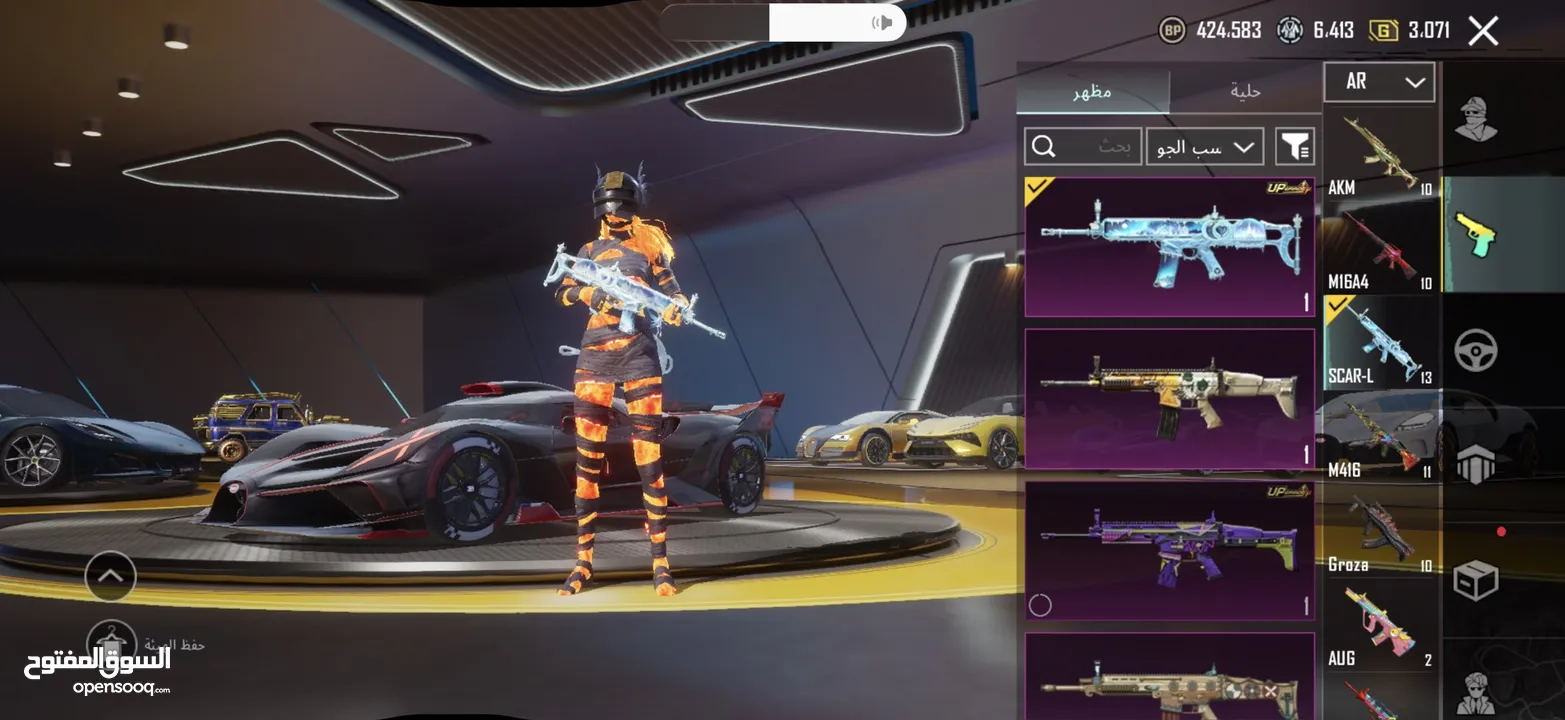The width and height of the screenshot is (1565, 720).
Task: Click the round up-arrow button beside the podium
Action: point(110,576)
